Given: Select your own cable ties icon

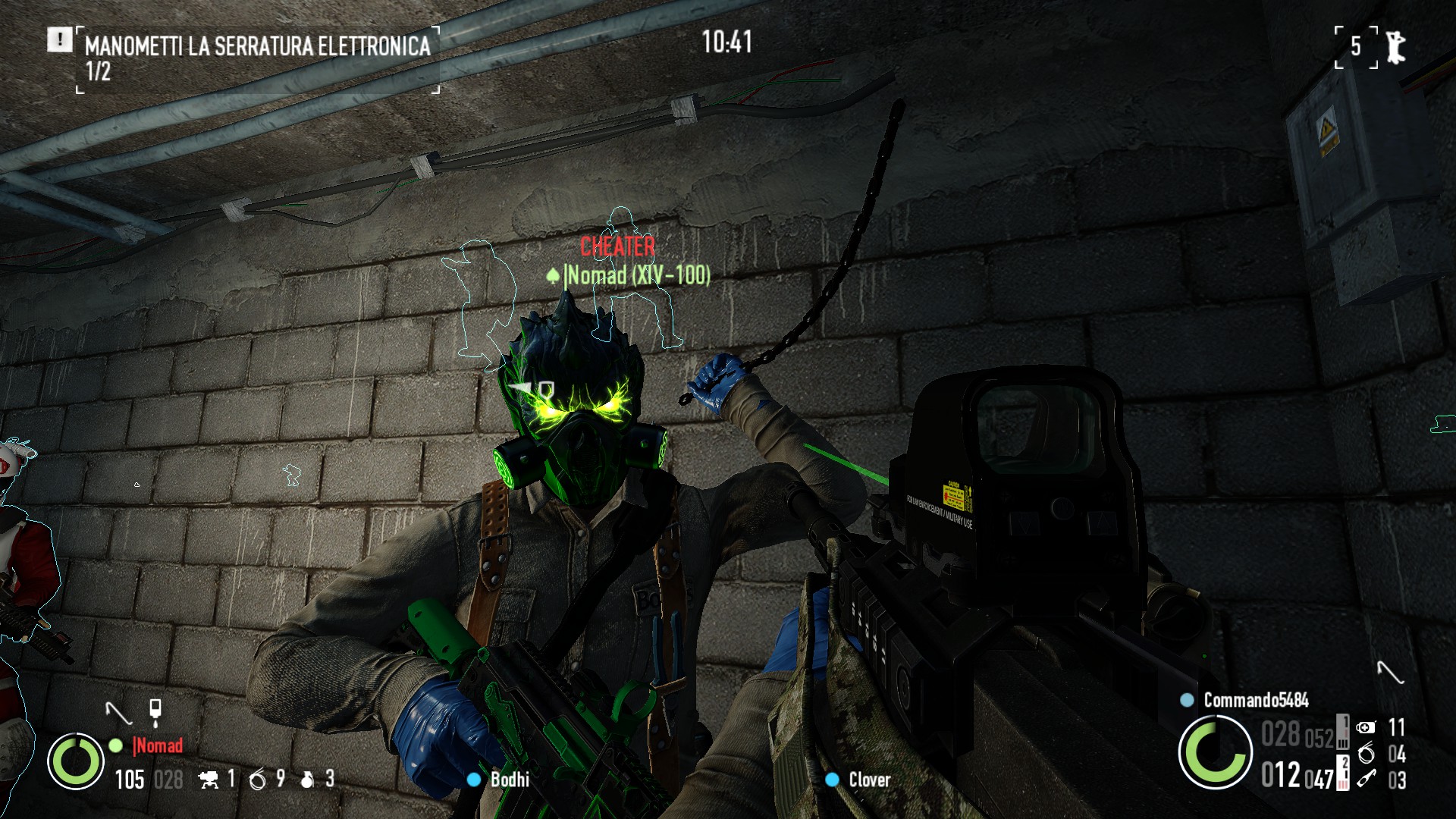Looking at the screenshot, I should point(1366,753).
